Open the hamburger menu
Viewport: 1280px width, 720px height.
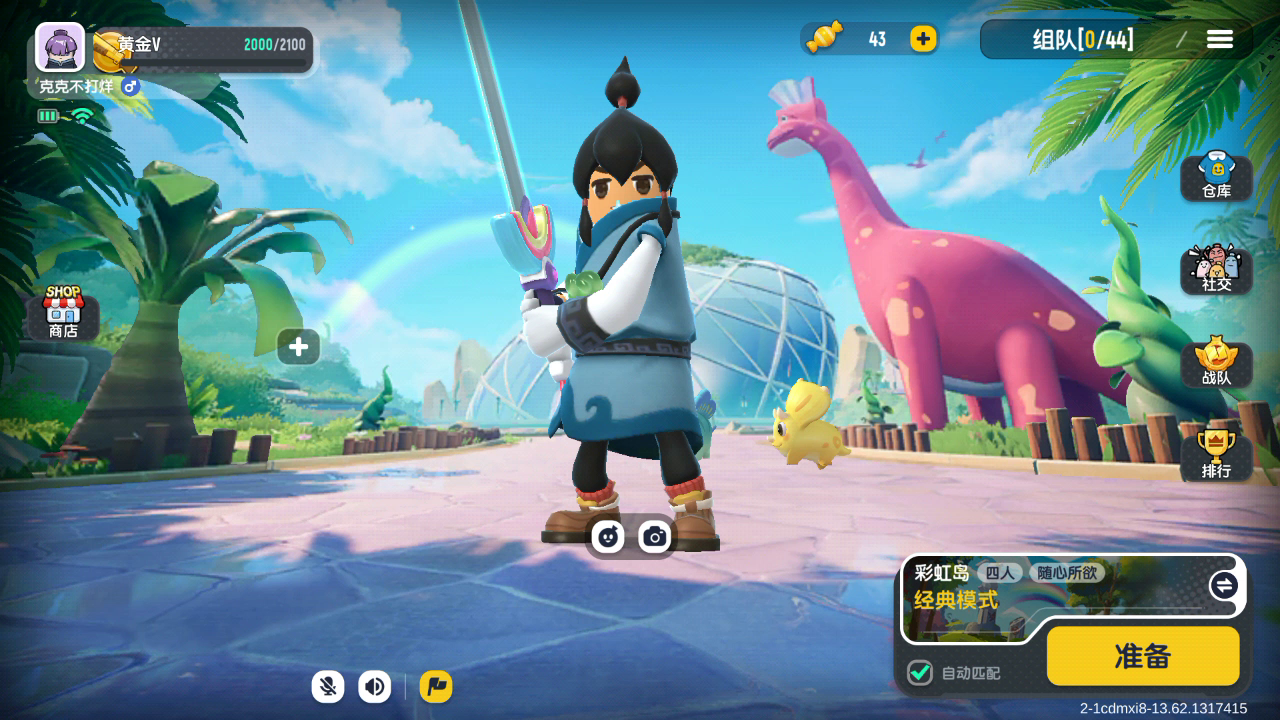[1219, 39]
